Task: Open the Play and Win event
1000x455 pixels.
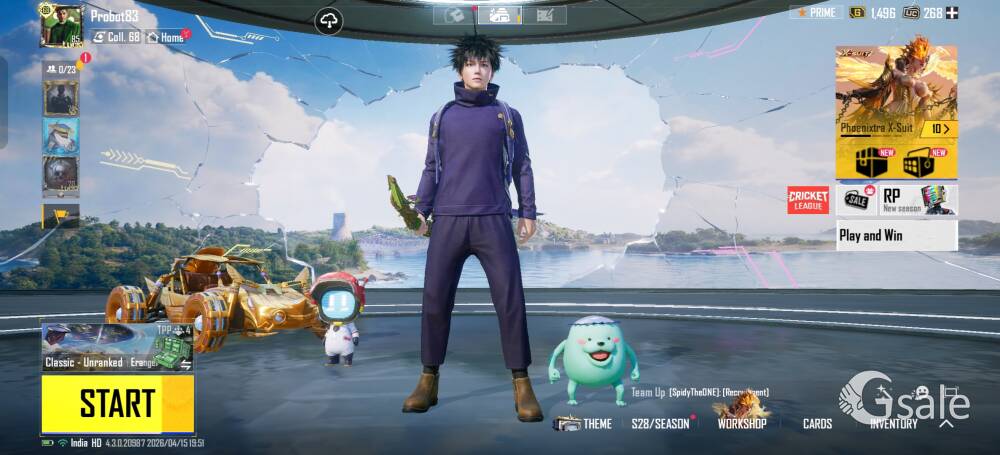Action: click(x=896, y=236)
